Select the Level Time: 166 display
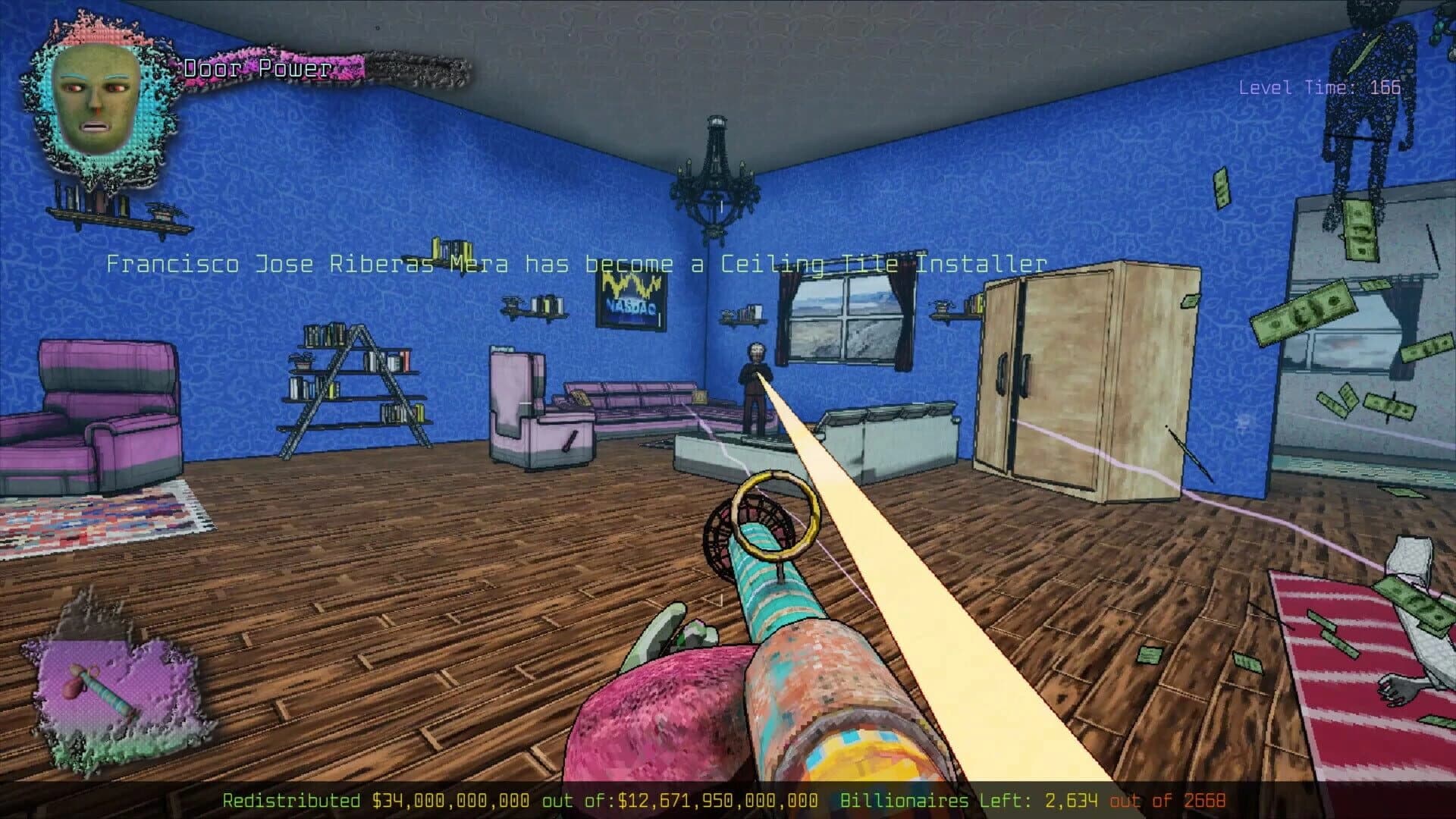 pos(1319,87)
